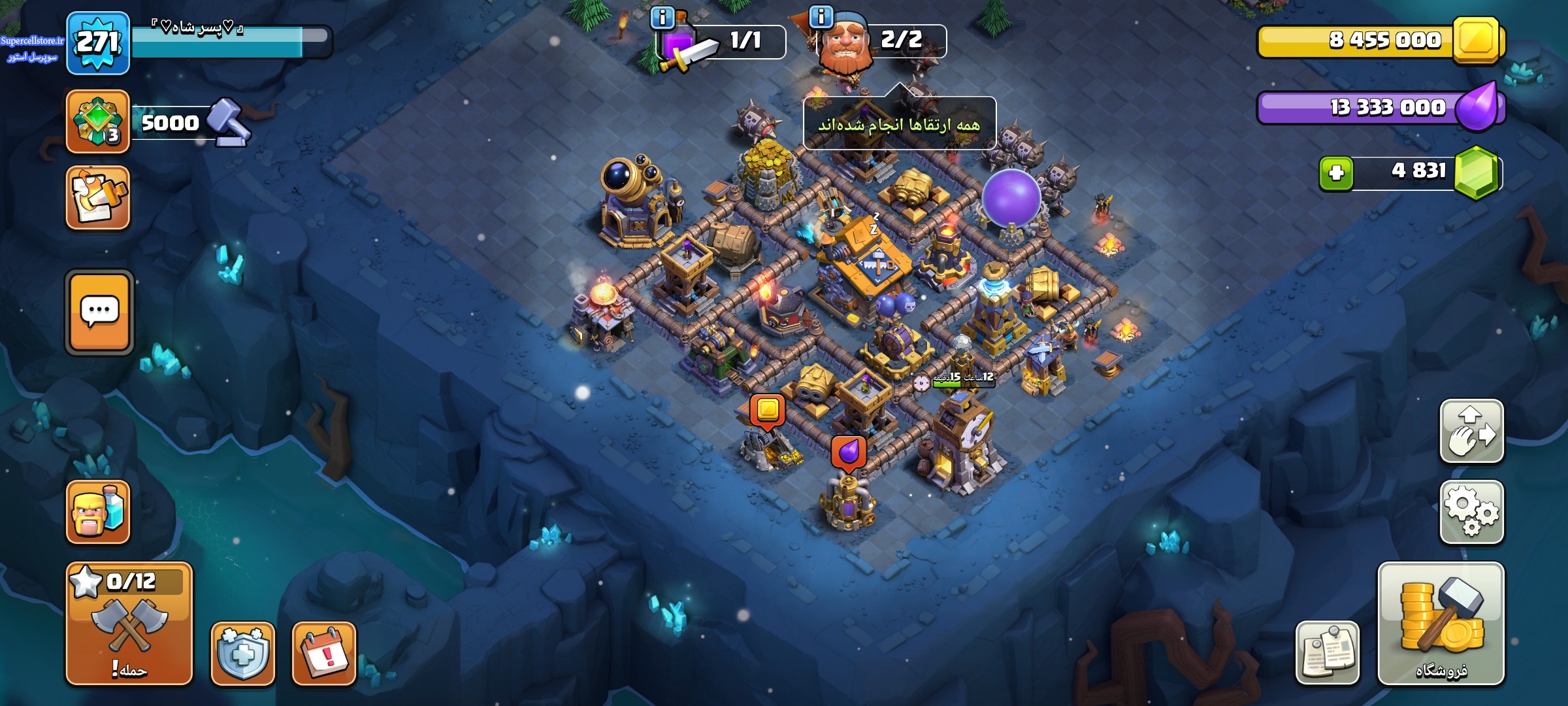Open the shield with plus button
This screenshot has width=1568, height=706.
point(242,653)
